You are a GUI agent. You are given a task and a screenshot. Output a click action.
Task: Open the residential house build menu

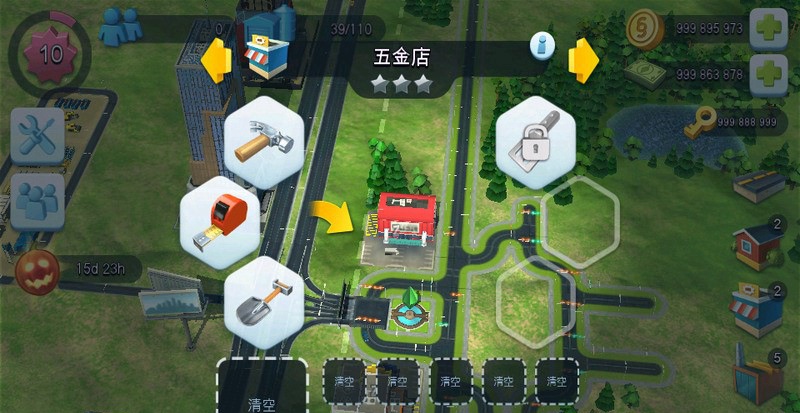[757, 244]
